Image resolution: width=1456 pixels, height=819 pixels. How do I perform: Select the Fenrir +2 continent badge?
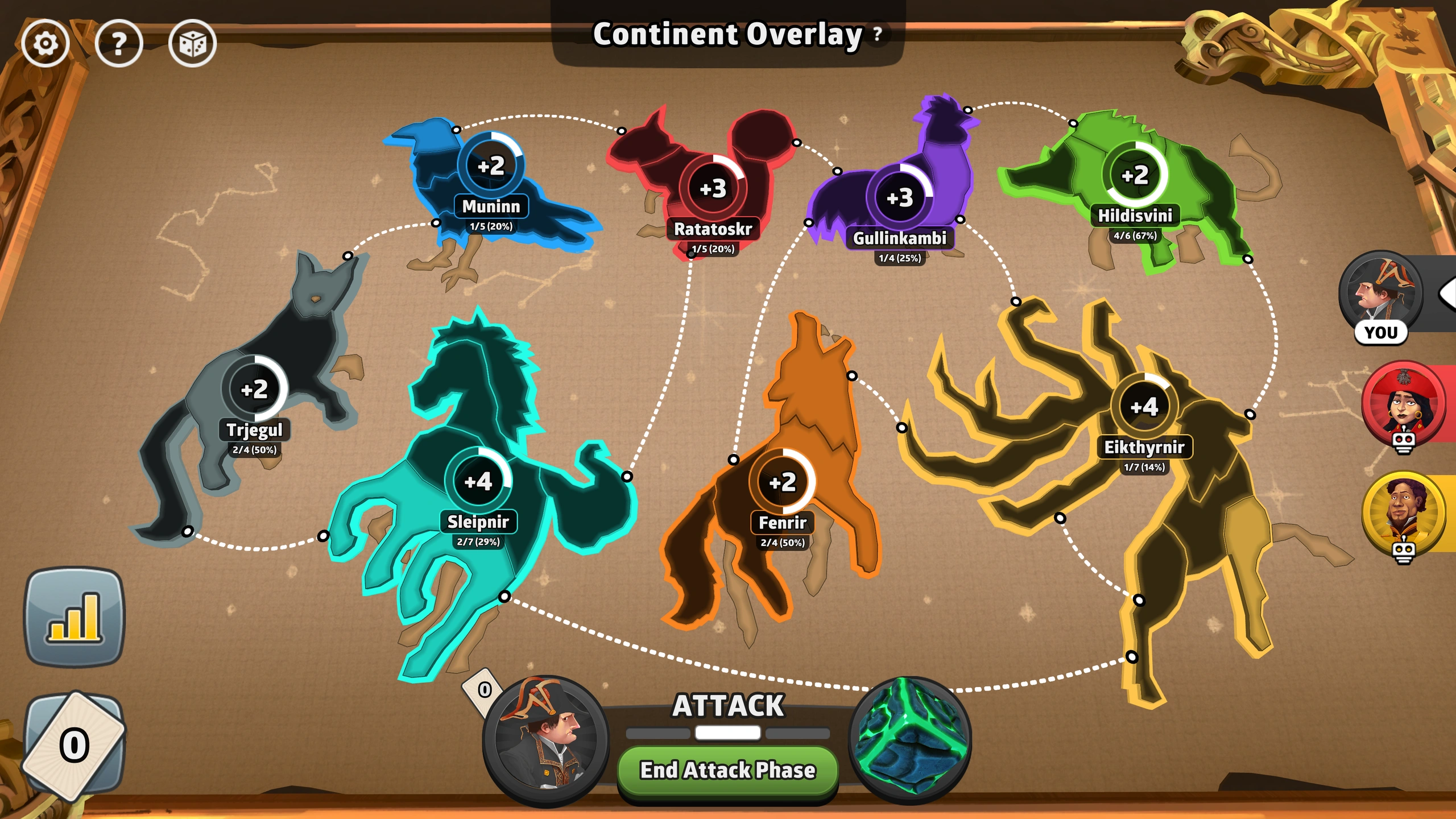[782, 482]
